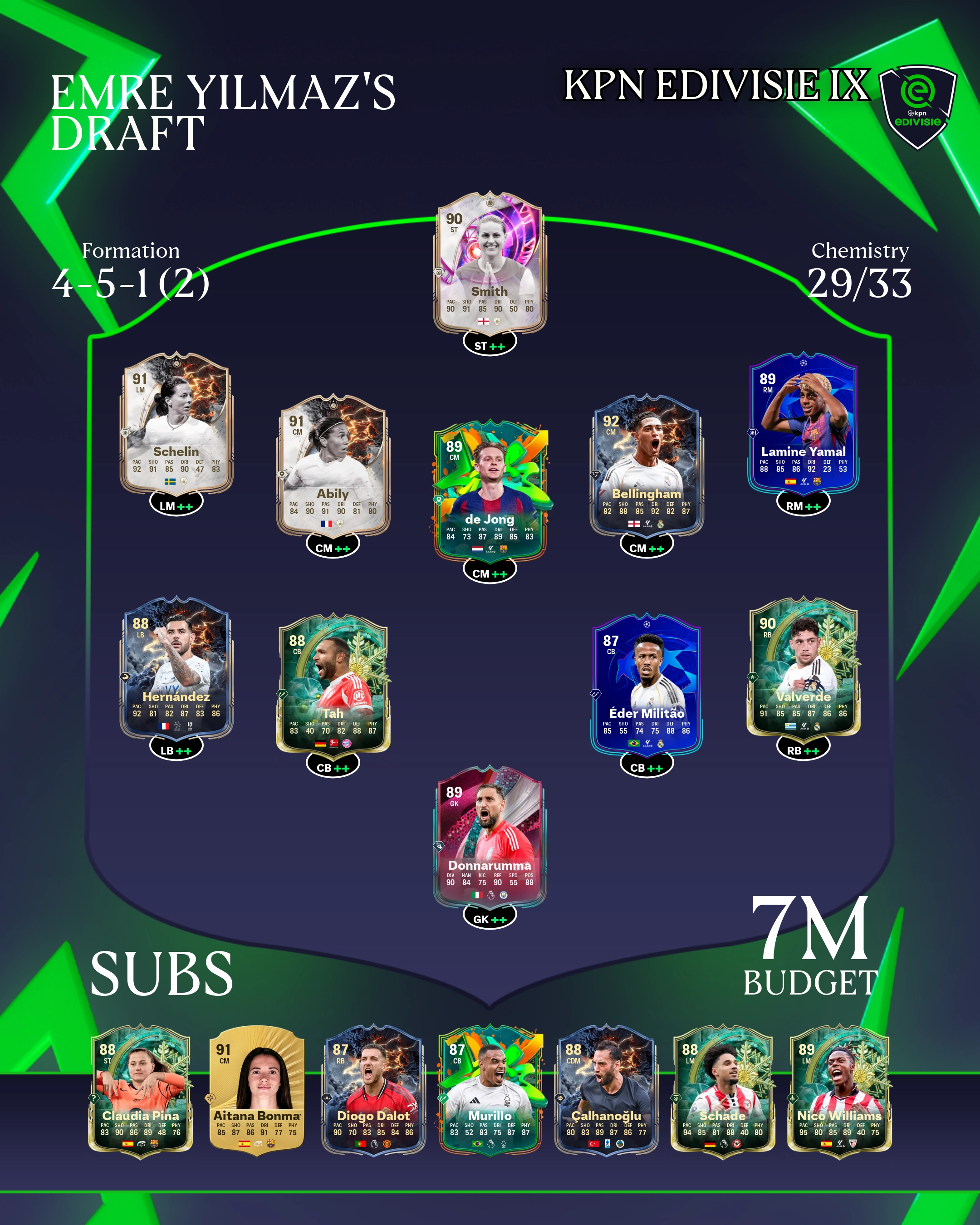Select substitute Diogo Dalot
The image size is (980, 1225).
(373, 1090)
